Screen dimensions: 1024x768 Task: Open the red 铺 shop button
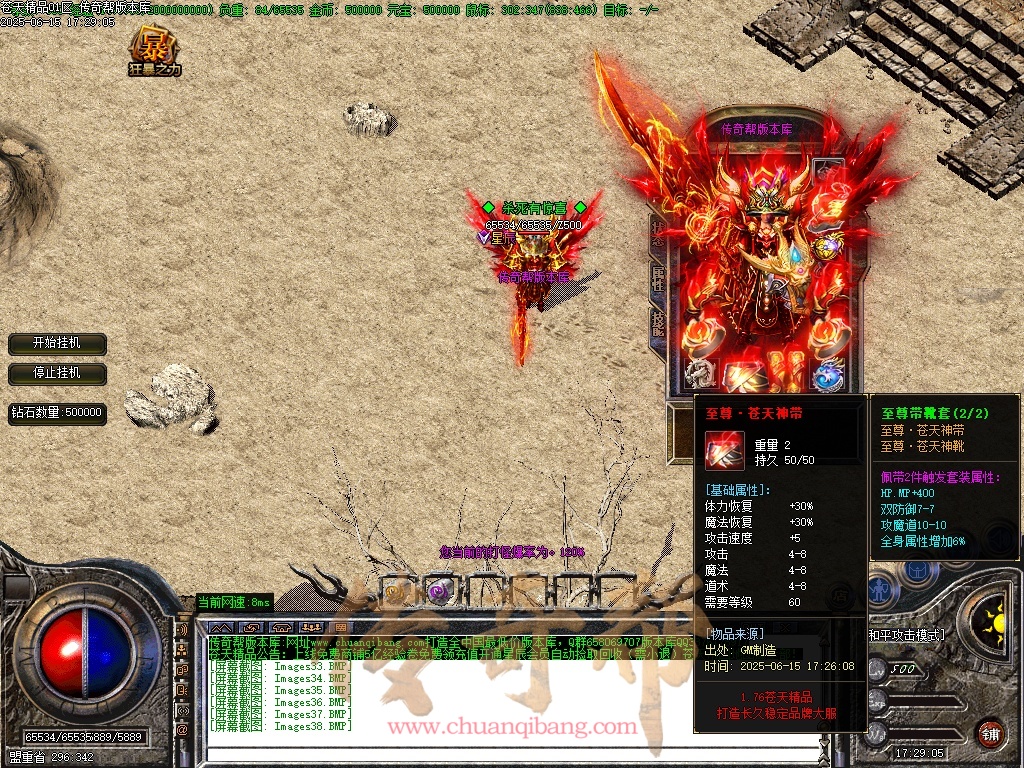(990, 733)
